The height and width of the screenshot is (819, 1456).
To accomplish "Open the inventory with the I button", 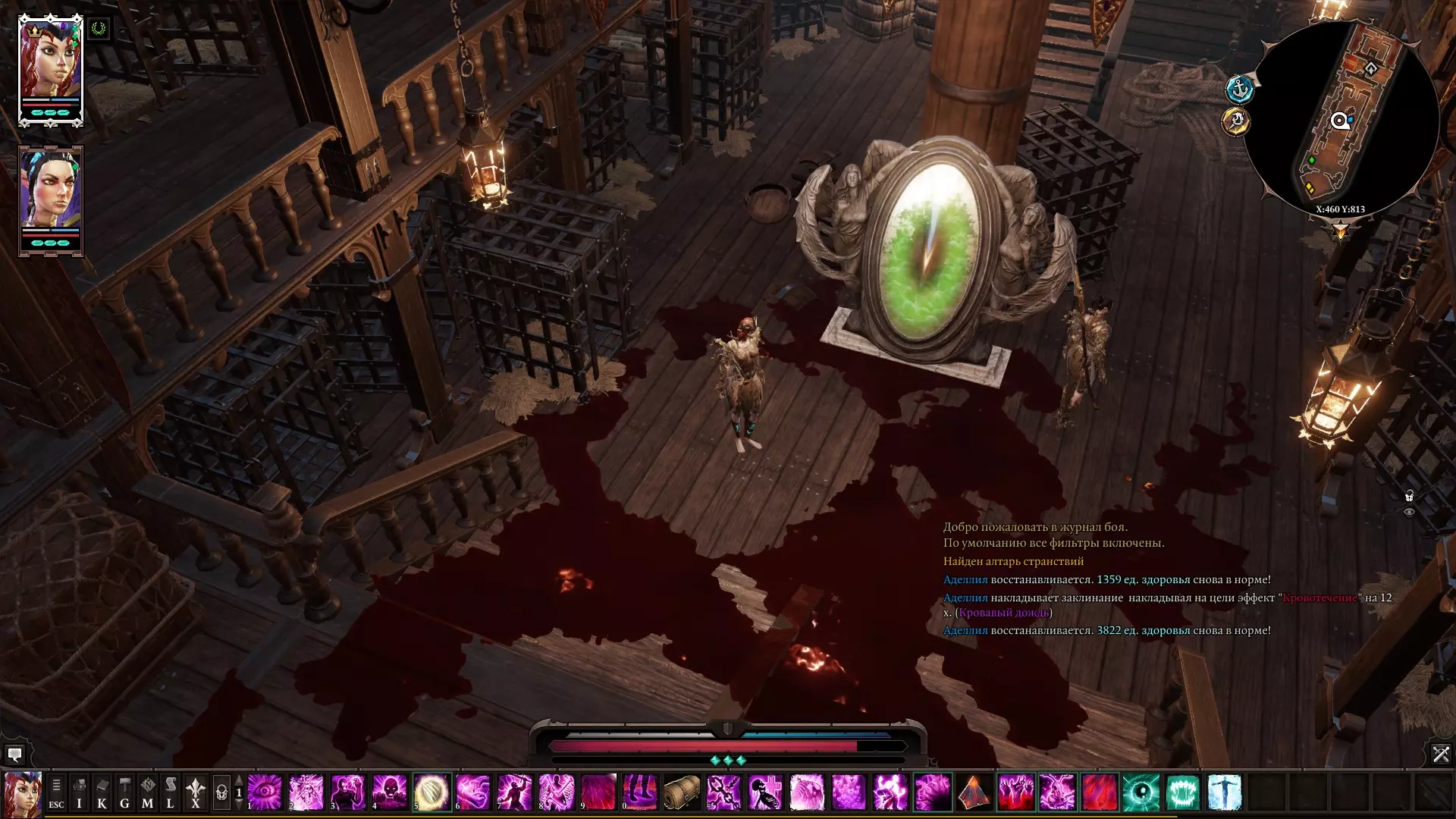I will click(79, 793).
